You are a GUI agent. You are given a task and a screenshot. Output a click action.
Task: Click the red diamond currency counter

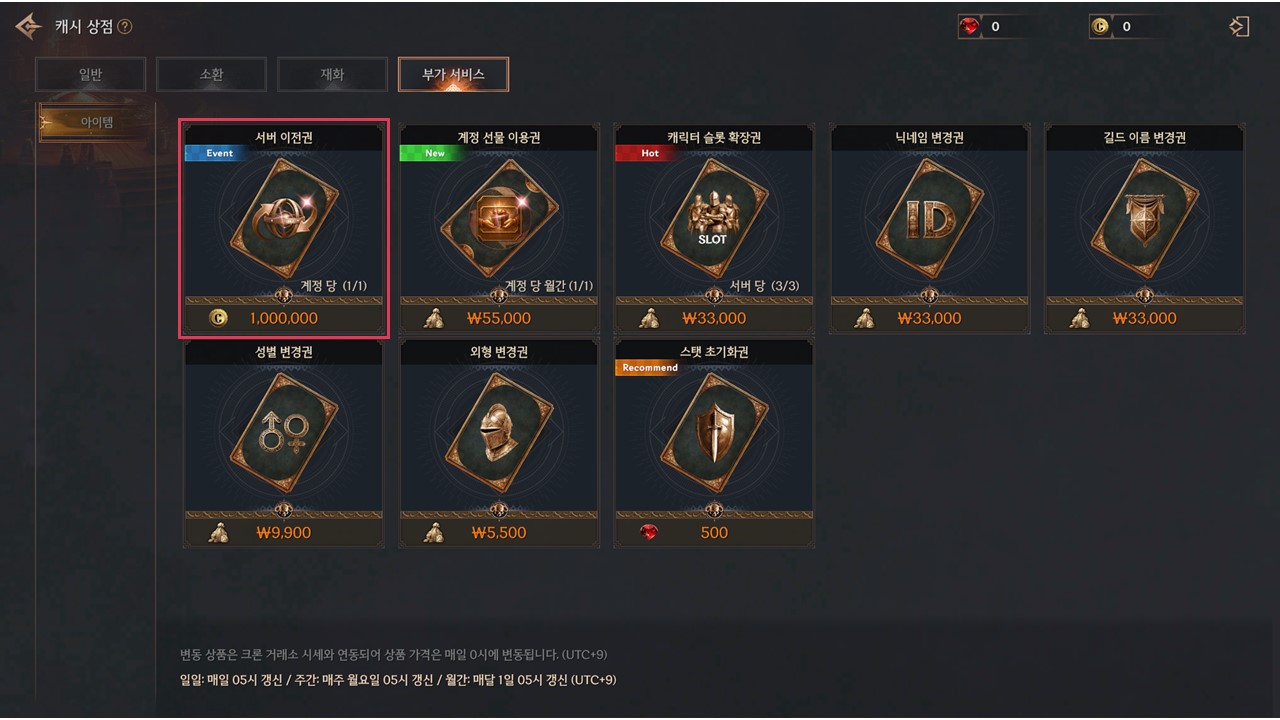tap(994, 27)
